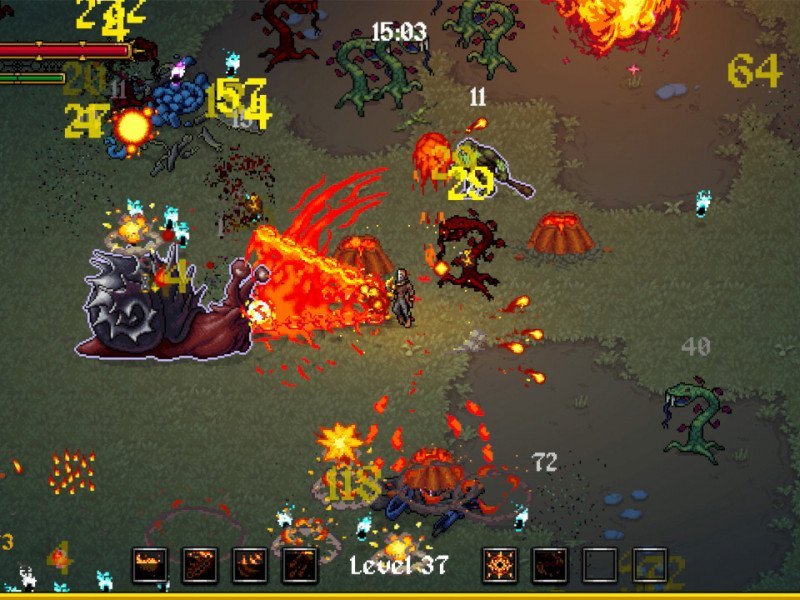Select the fiery sunburst ring ability
The width and height of the screenshot is (800, 600).
coord(500,565)
